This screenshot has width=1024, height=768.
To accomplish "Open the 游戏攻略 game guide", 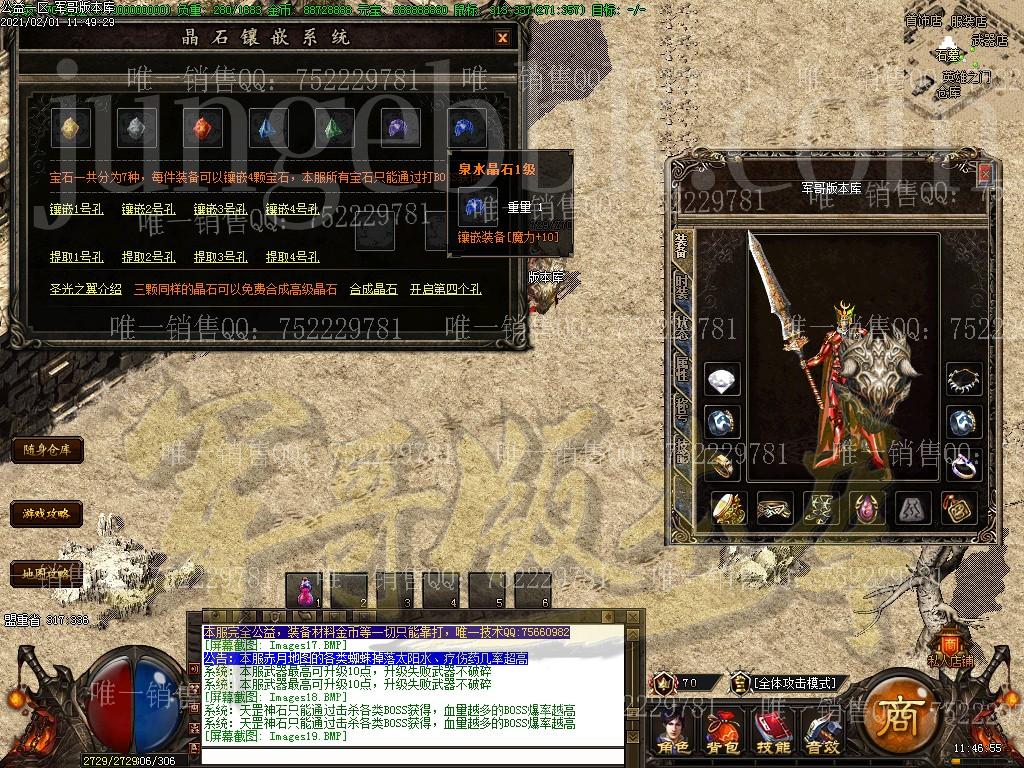I will coord(47,514).
